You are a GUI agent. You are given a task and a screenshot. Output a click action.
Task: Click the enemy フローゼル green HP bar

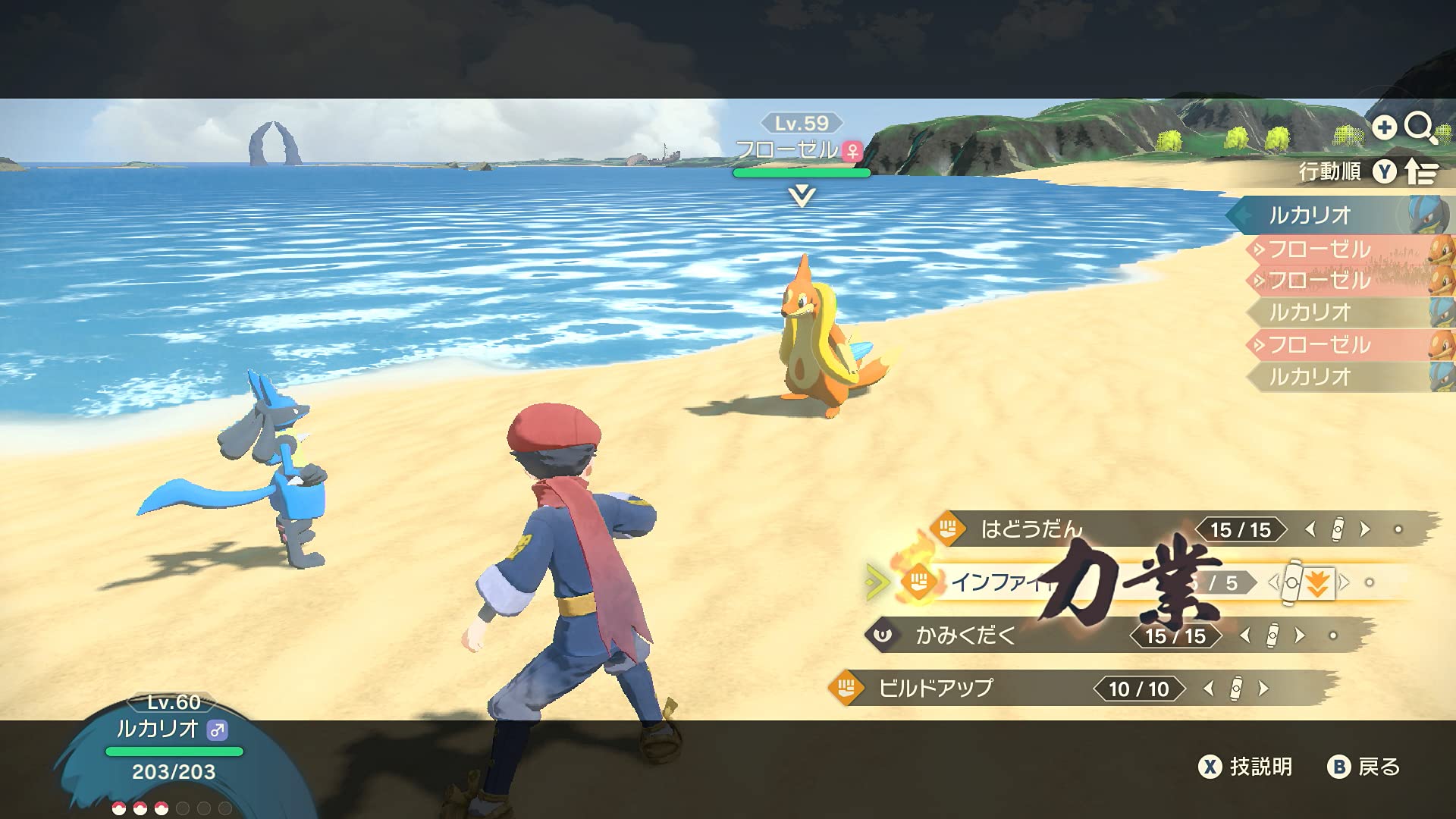(x=800, y=173)
